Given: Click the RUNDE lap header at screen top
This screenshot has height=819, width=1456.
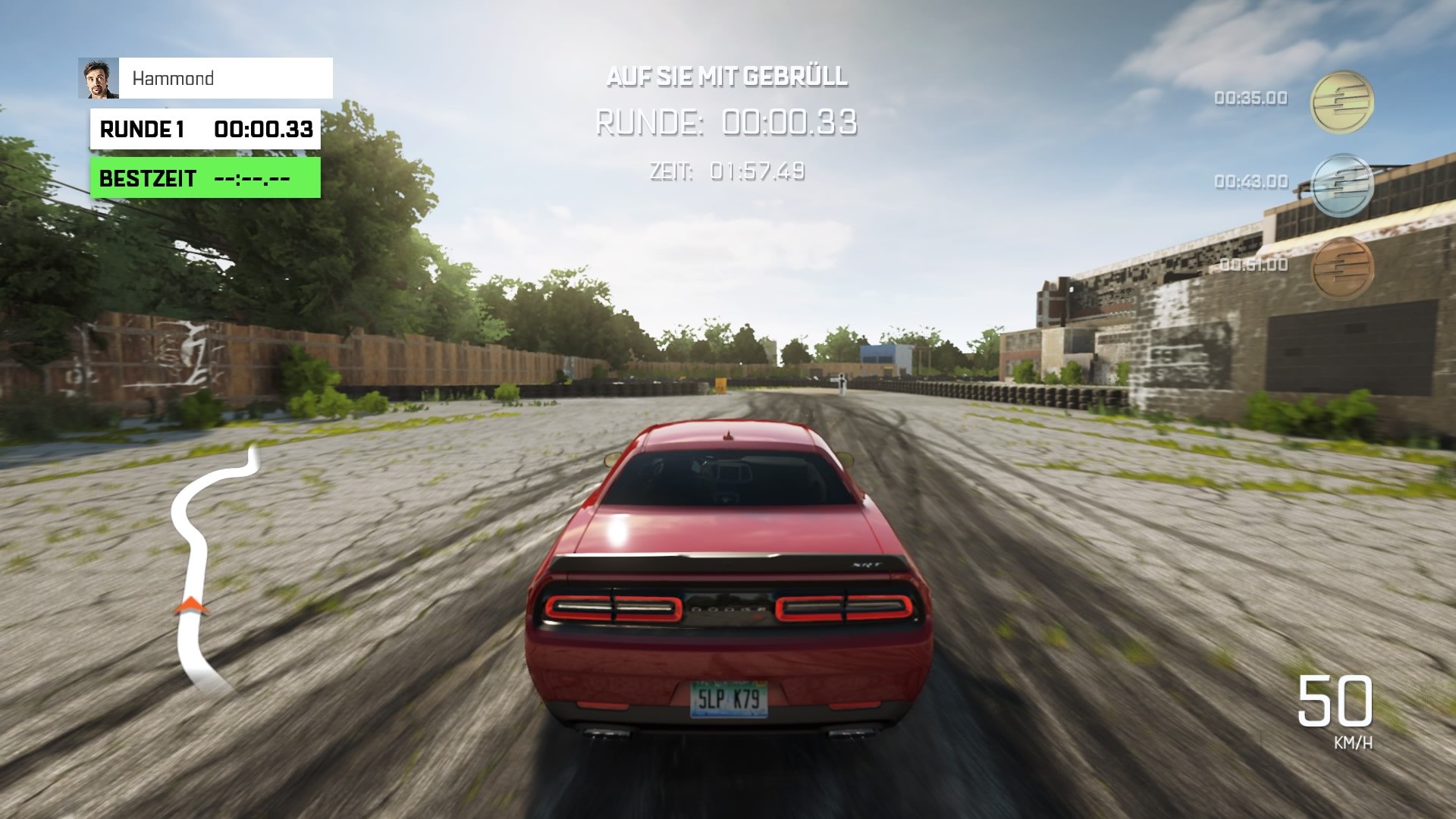Looking at the screenshot, I should click(x=649, y=123).
